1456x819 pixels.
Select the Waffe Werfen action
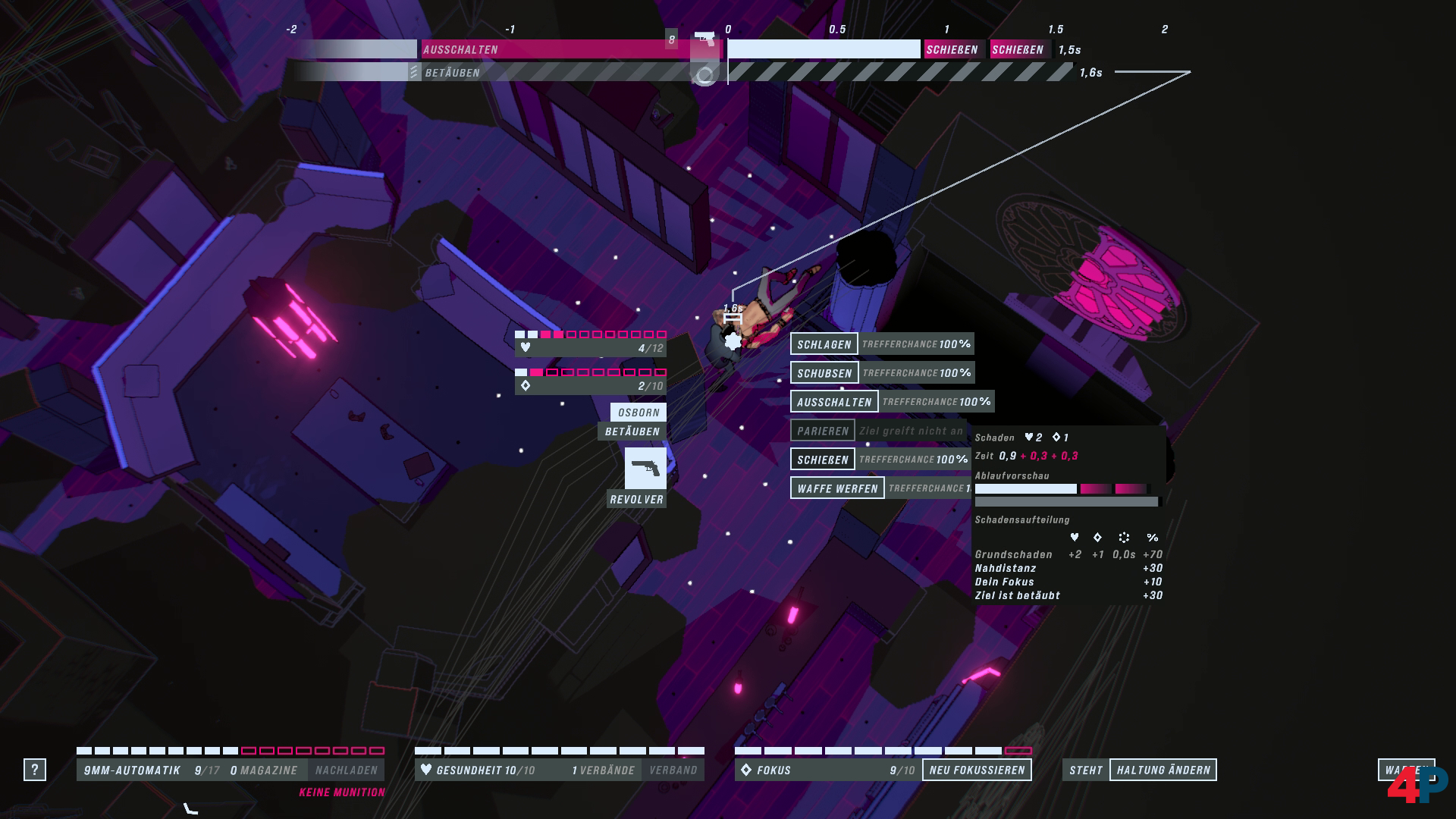point(837,488)
